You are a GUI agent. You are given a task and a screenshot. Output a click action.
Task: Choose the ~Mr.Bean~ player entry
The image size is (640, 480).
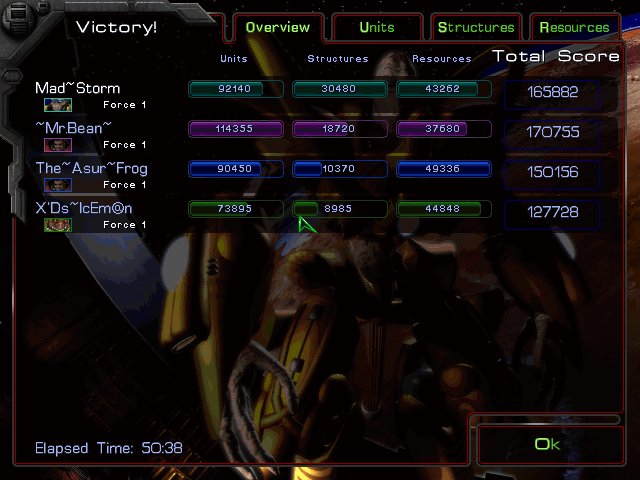74,128
